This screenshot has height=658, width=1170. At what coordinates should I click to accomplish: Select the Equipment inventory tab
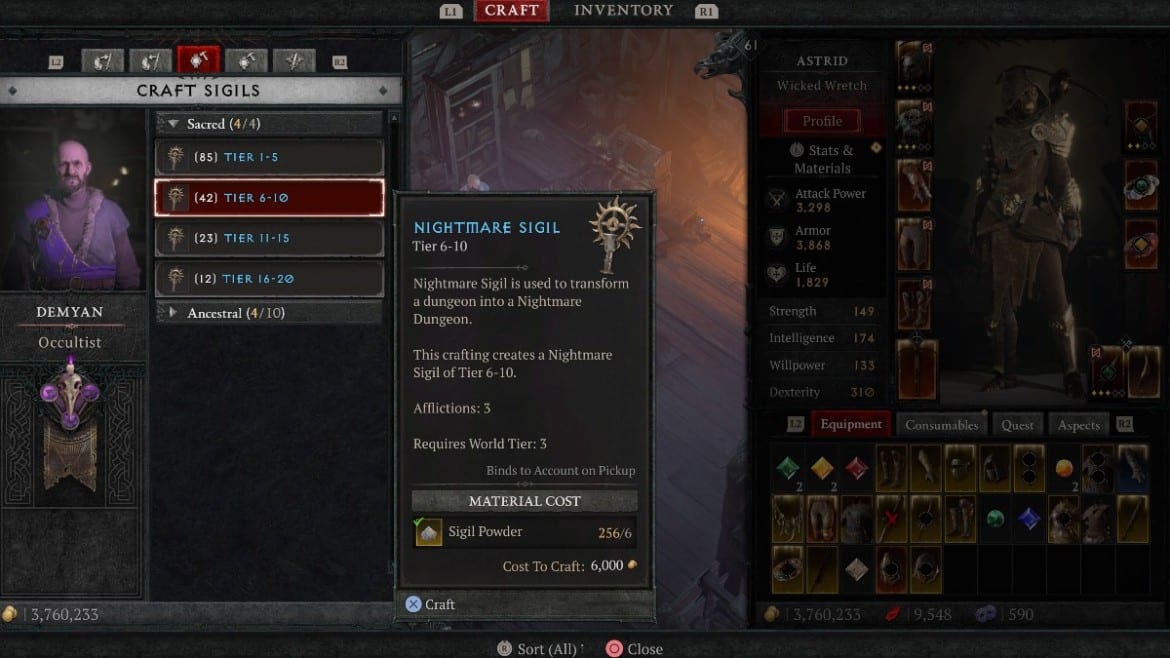tap(851, 424)
